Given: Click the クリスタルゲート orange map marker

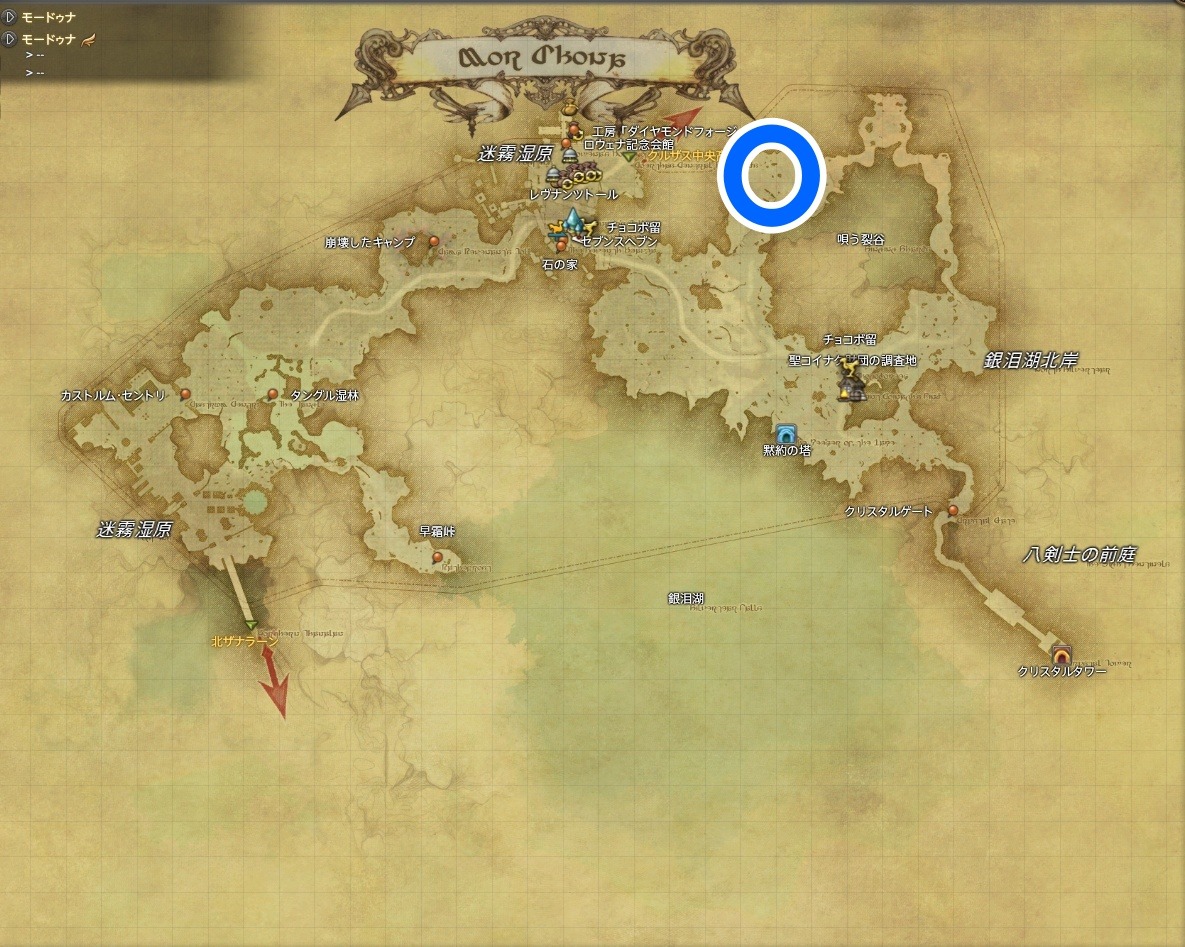Looking at the screenshot, I should (953, 510).
